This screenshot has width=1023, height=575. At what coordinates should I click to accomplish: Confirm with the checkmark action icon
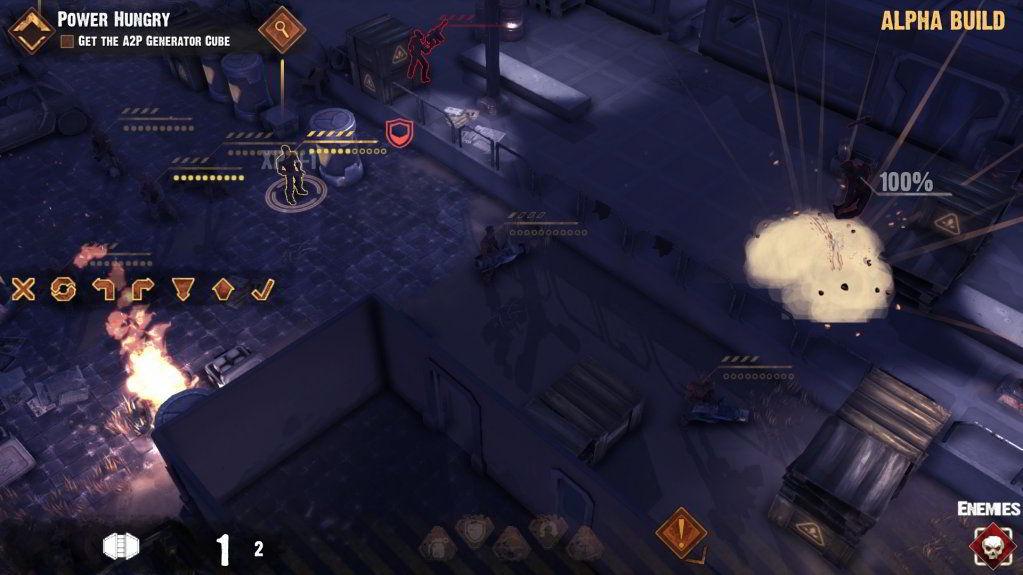tap(261, 290)
